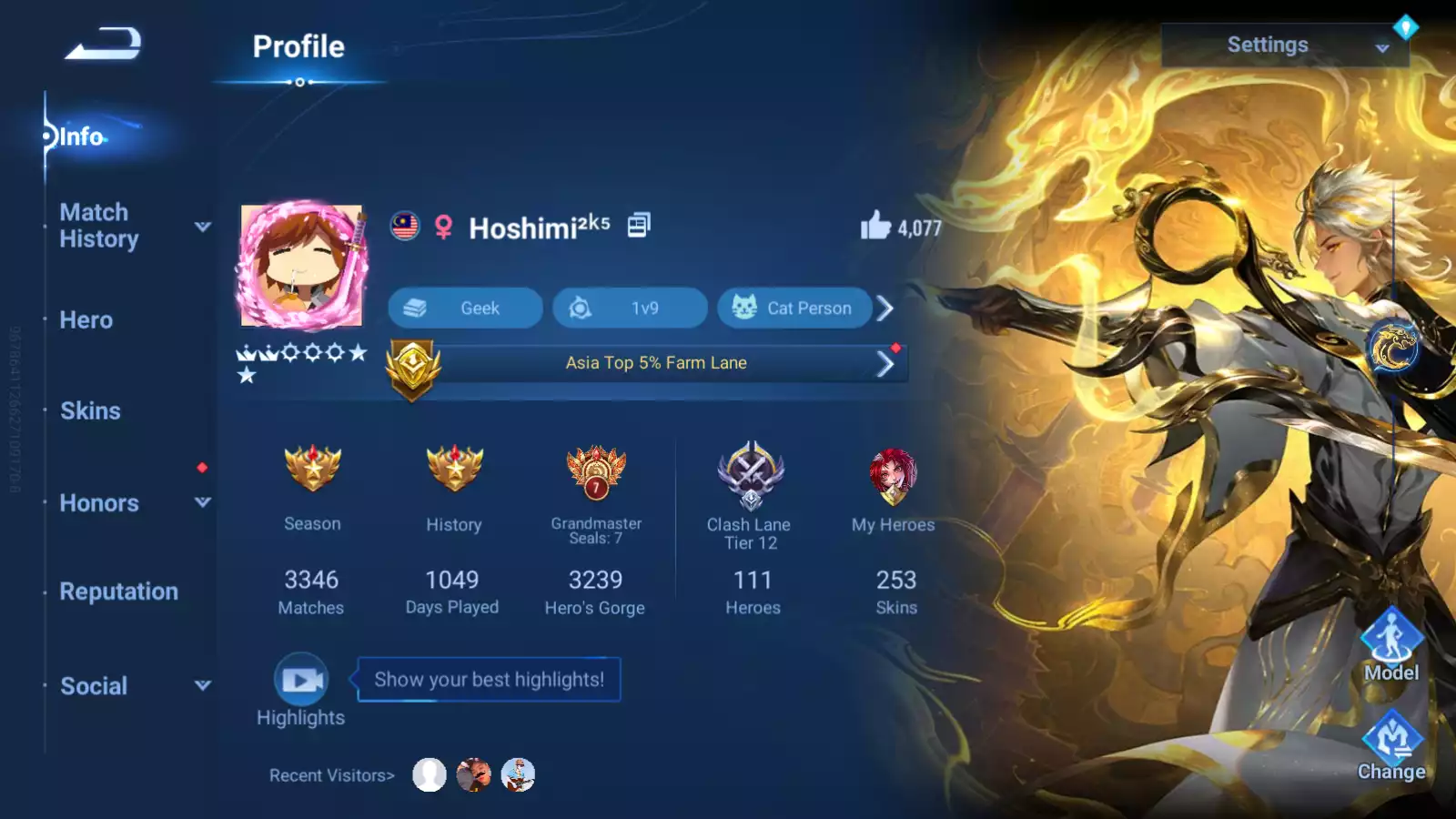Click the Asia Top 5% Farm Lane banner
Viewport: 1456px width, 819px height.
[655, 363]
